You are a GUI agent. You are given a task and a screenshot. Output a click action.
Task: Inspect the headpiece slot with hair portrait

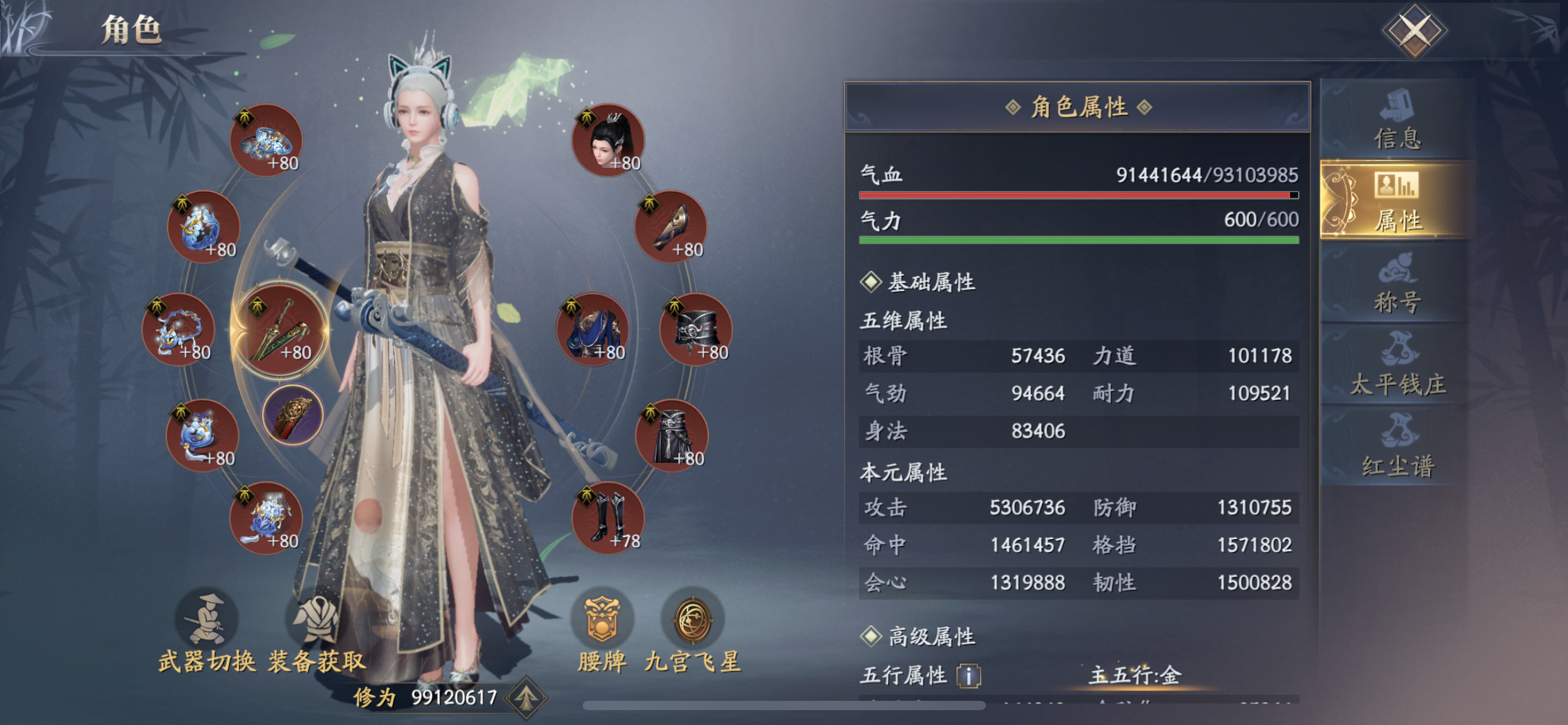coord(608,140)
